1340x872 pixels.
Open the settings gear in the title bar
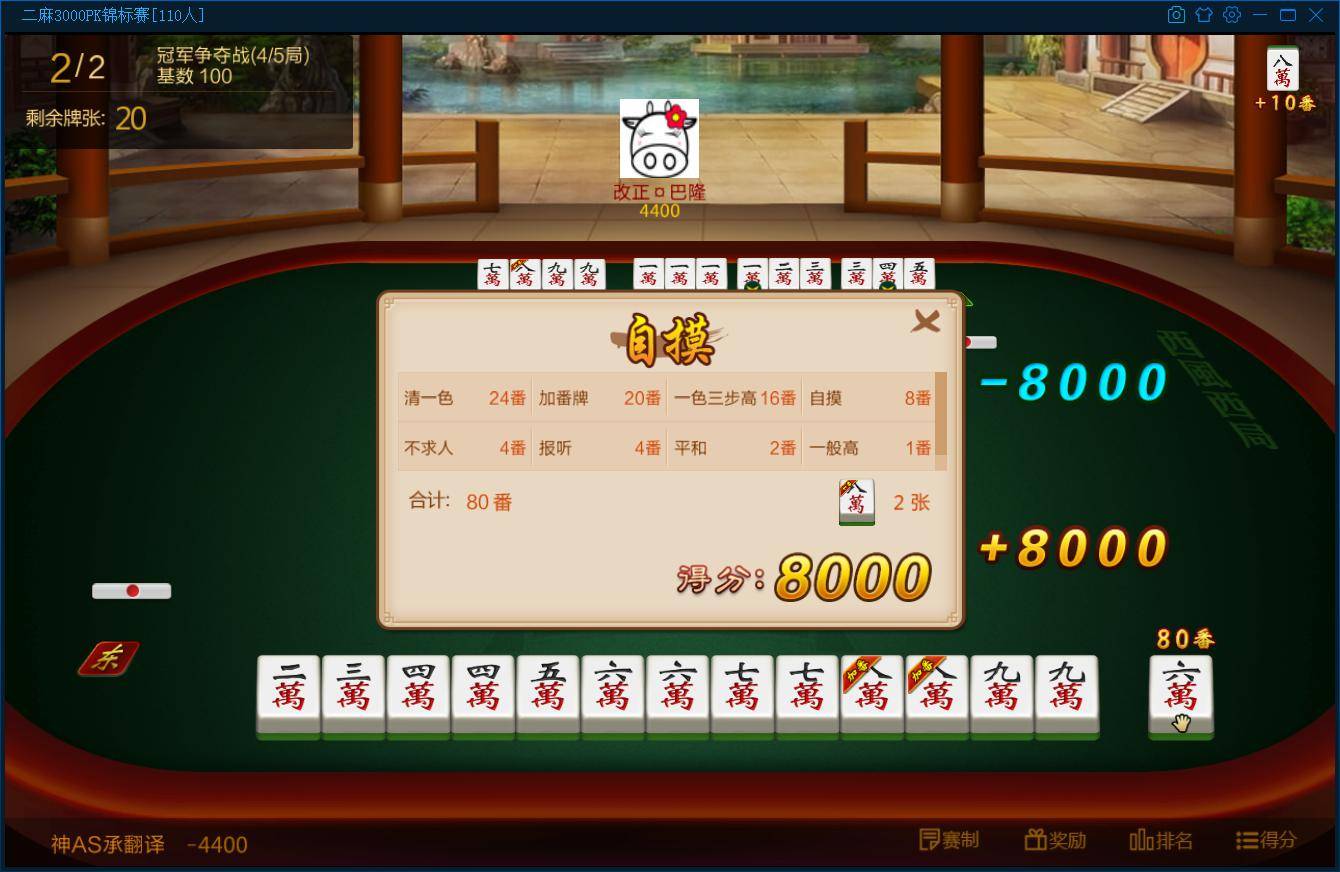click(1232, 15)
